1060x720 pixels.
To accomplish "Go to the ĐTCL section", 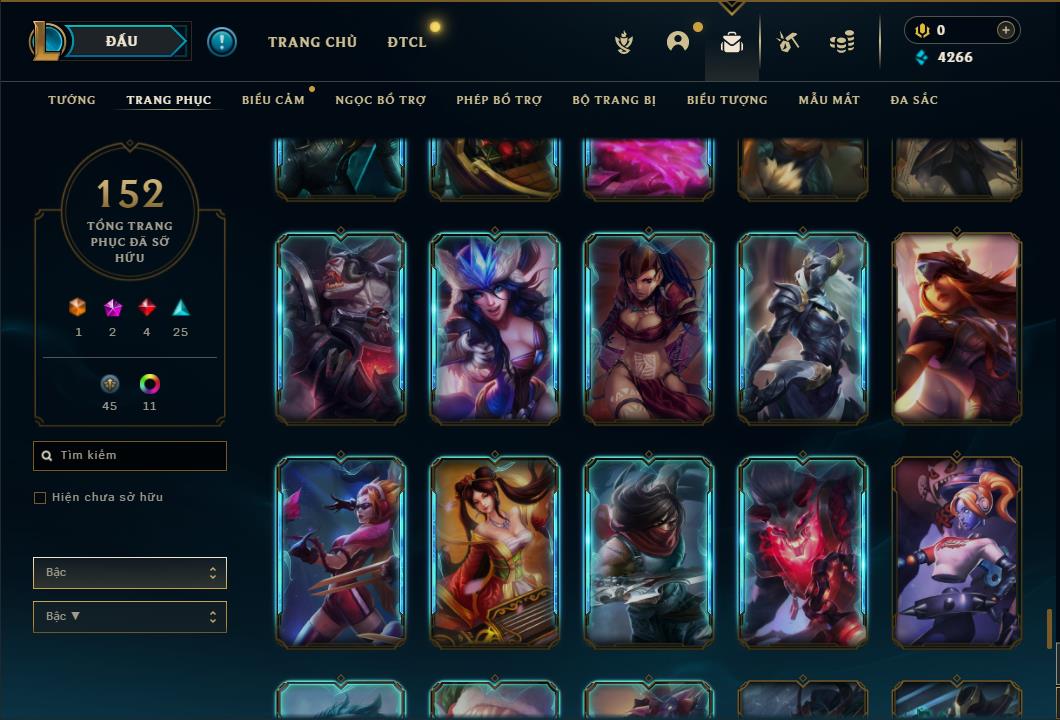I will pyautogui.click(x=407, y=42).
